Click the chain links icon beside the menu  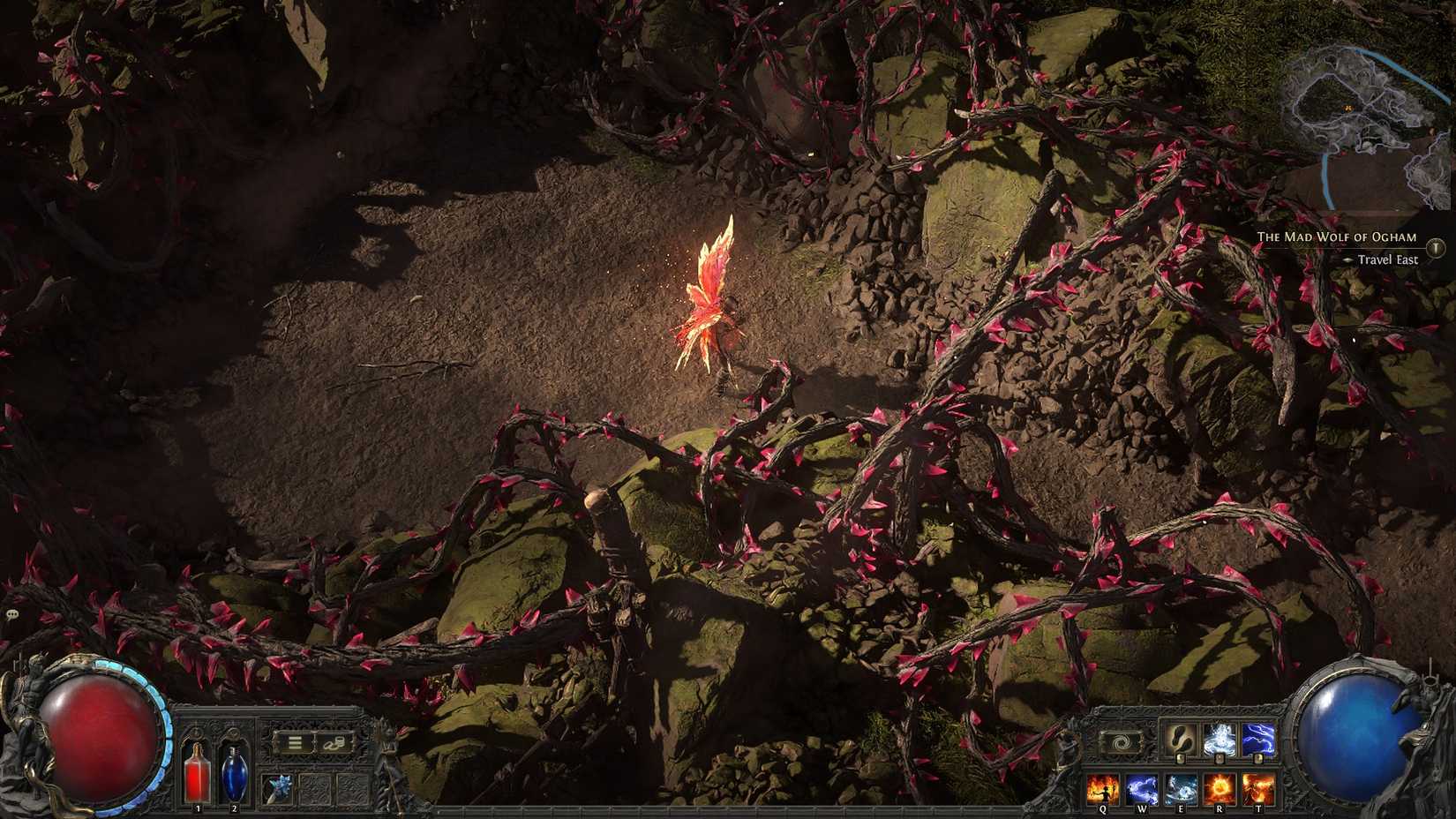[x=334, y=744]
